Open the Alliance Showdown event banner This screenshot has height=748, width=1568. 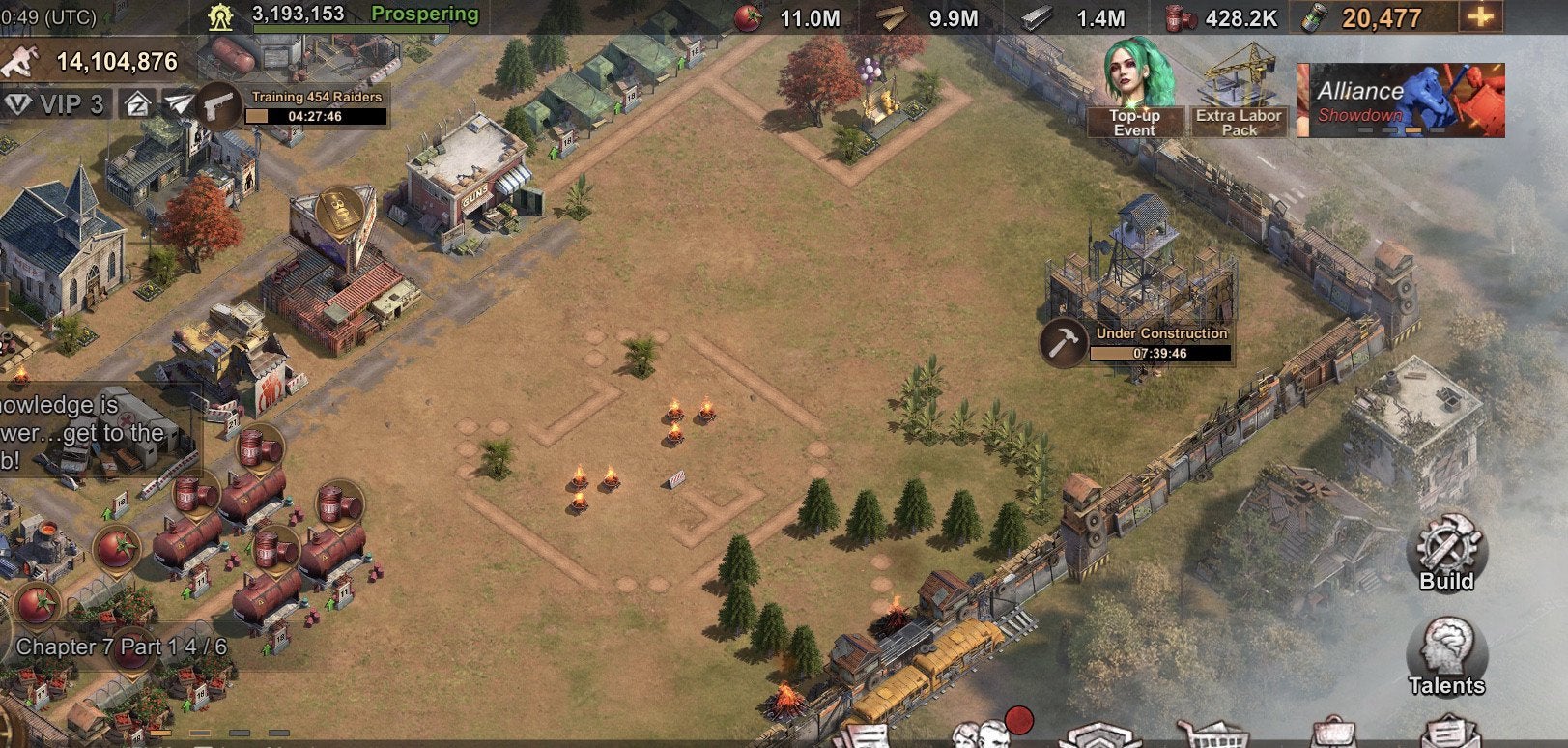pos(1400,101)
